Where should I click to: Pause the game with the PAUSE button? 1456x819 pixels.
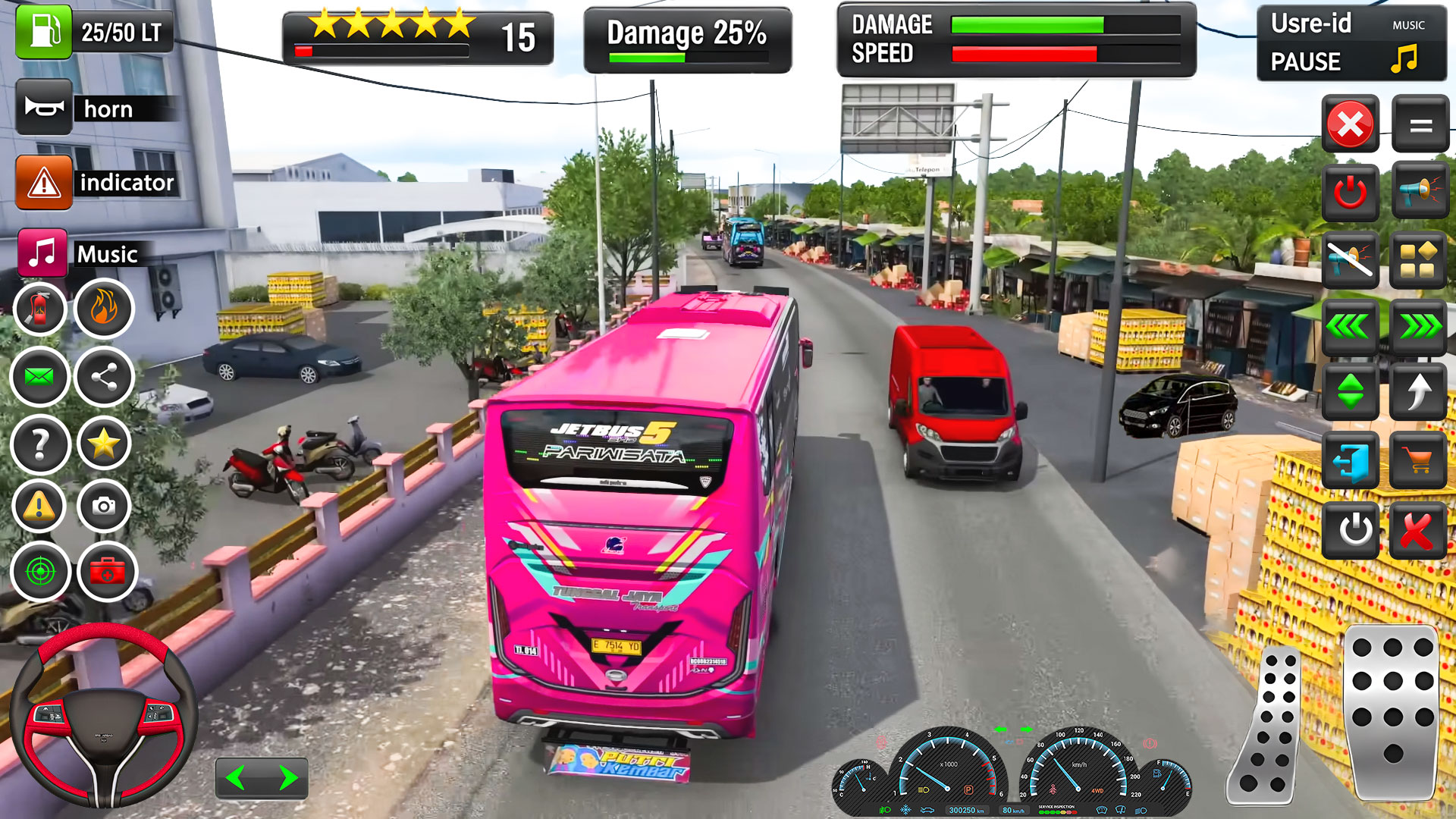(x=1305, y=61)
